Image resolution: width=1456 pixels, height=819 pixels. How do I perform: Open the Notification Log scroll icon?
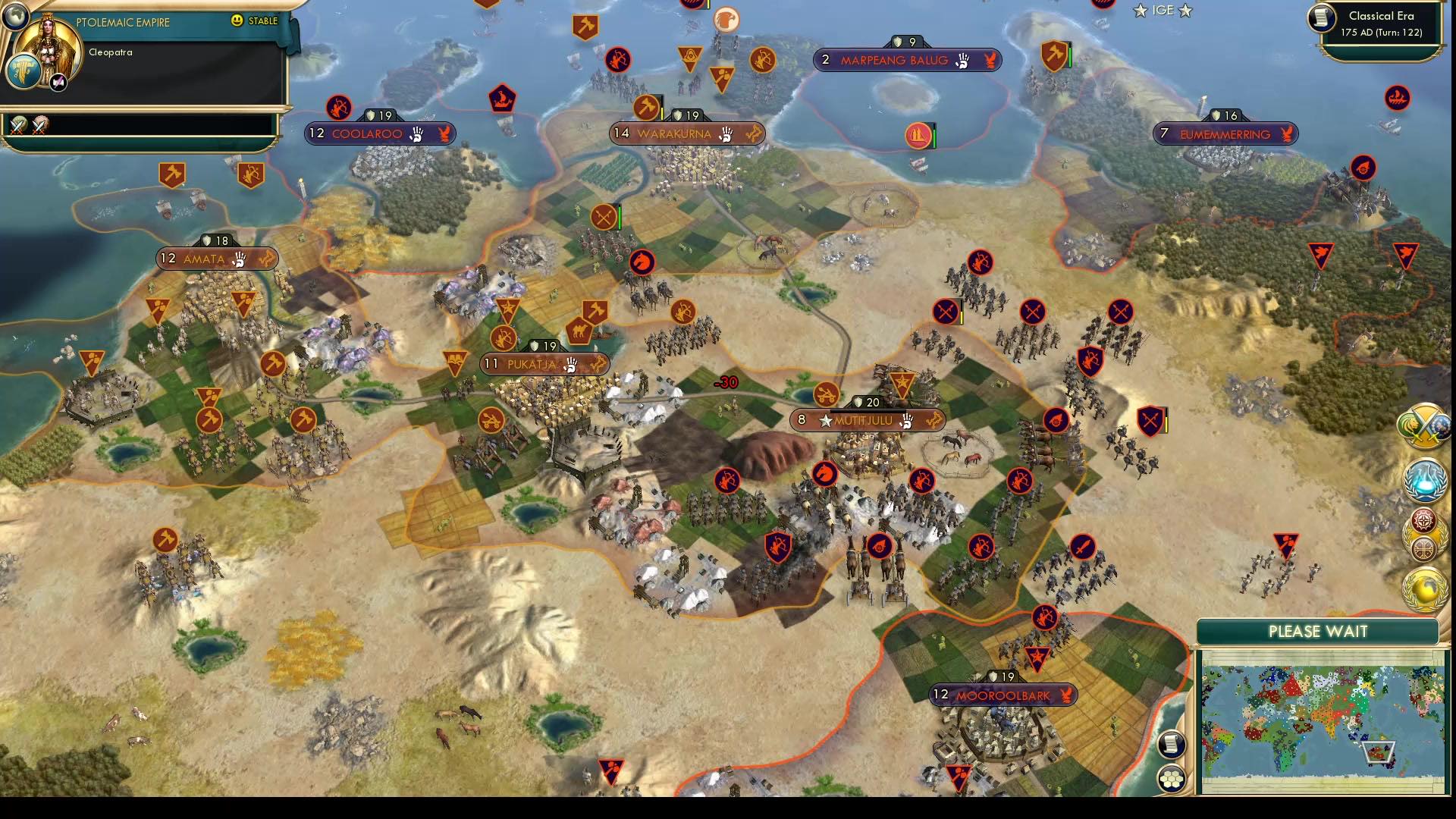coord(1172,745)
